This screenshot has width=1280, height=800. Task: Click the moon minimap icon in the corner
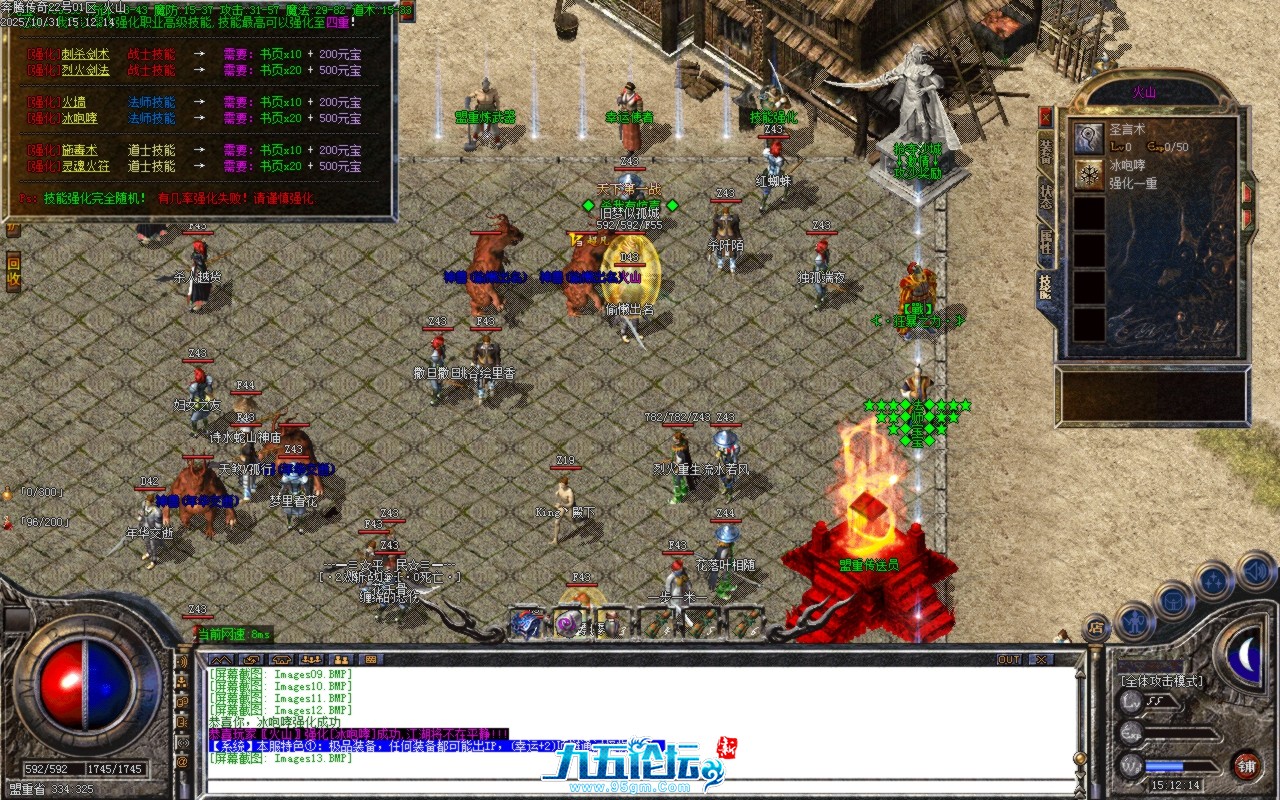tap(1247, 657)
